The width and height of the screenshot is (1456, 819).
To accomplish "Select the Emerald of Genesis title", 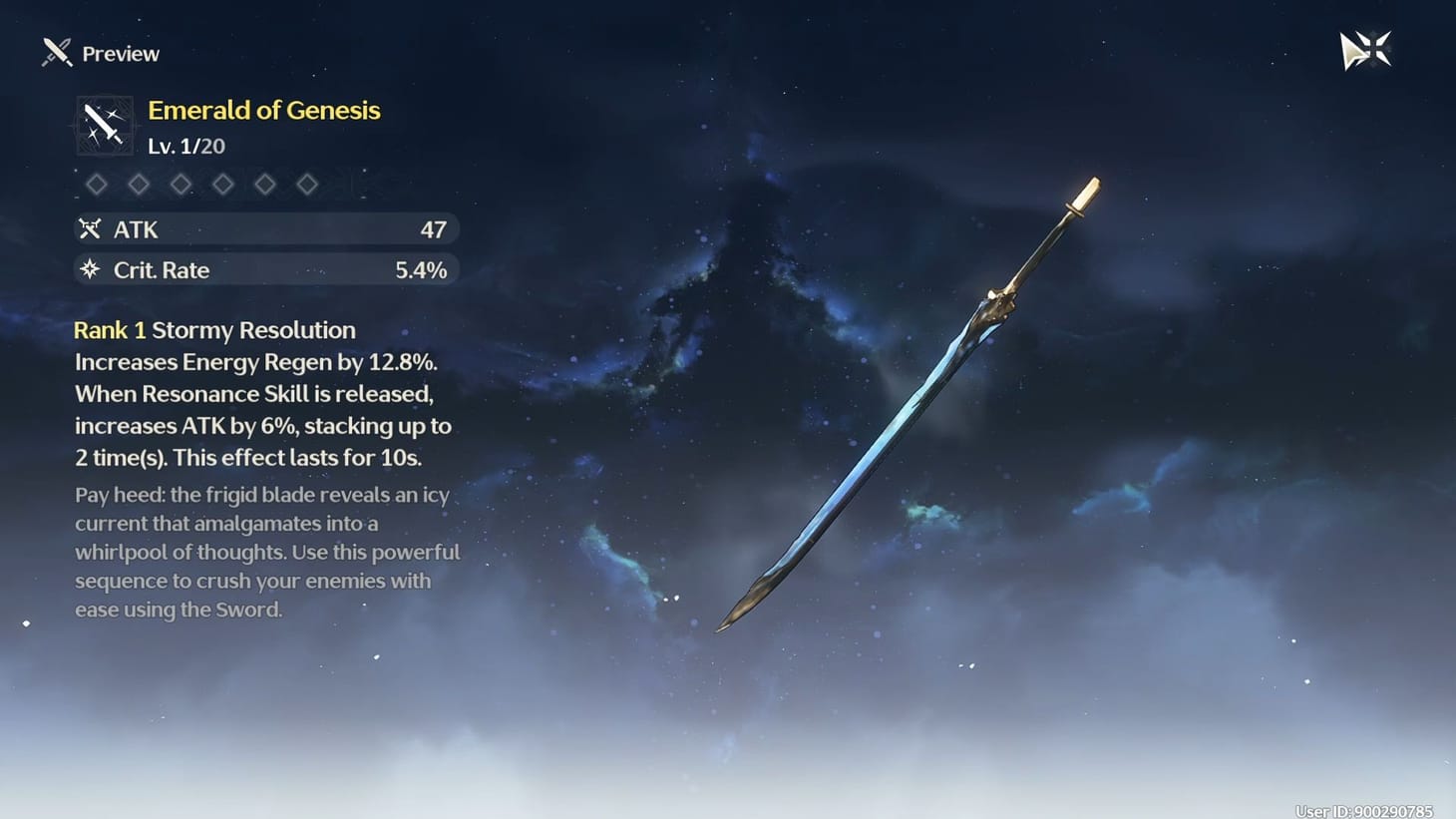I will click(263, 110).
